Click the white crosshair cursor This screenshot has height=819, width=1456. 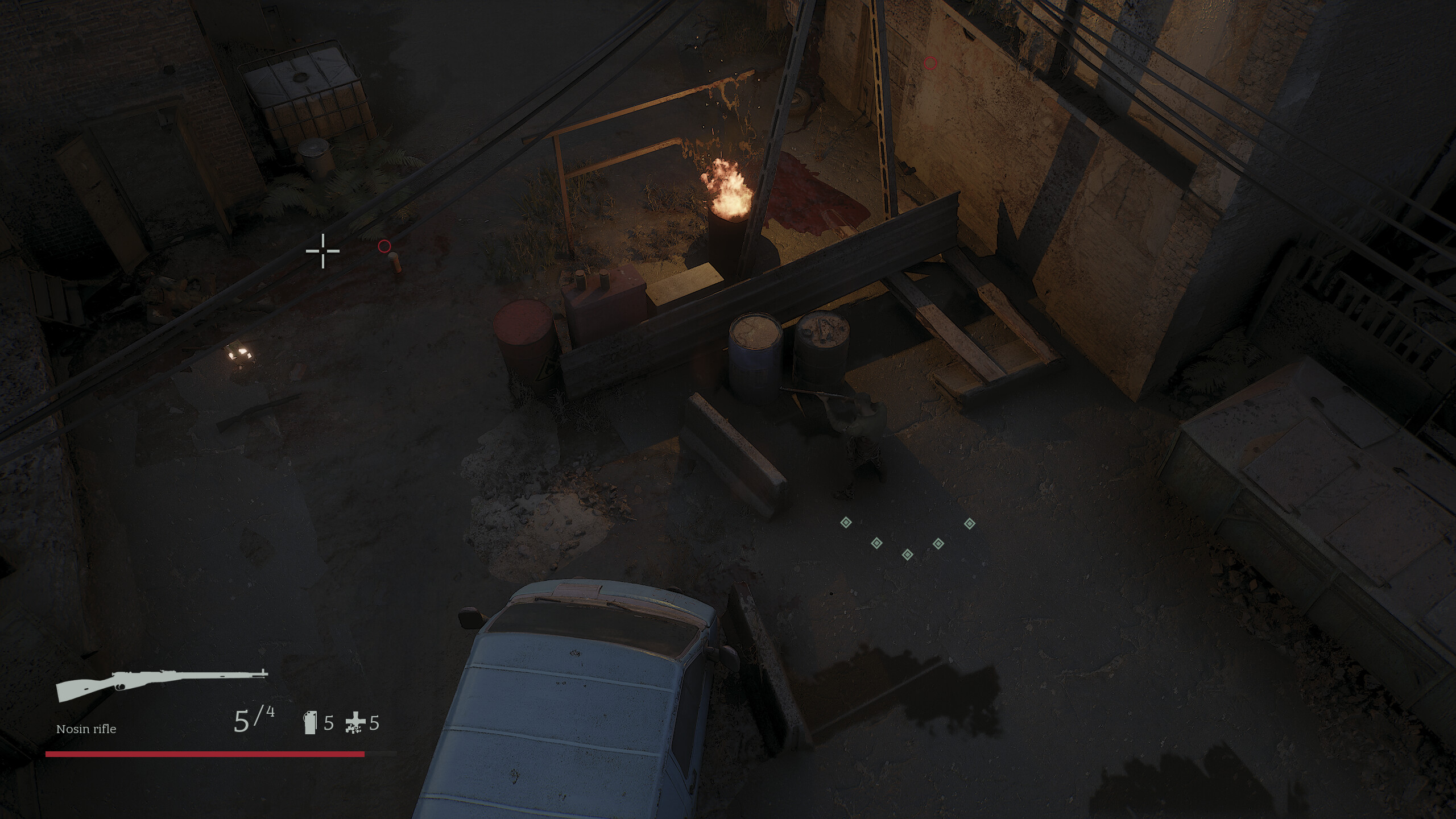[x=322, y=250]
